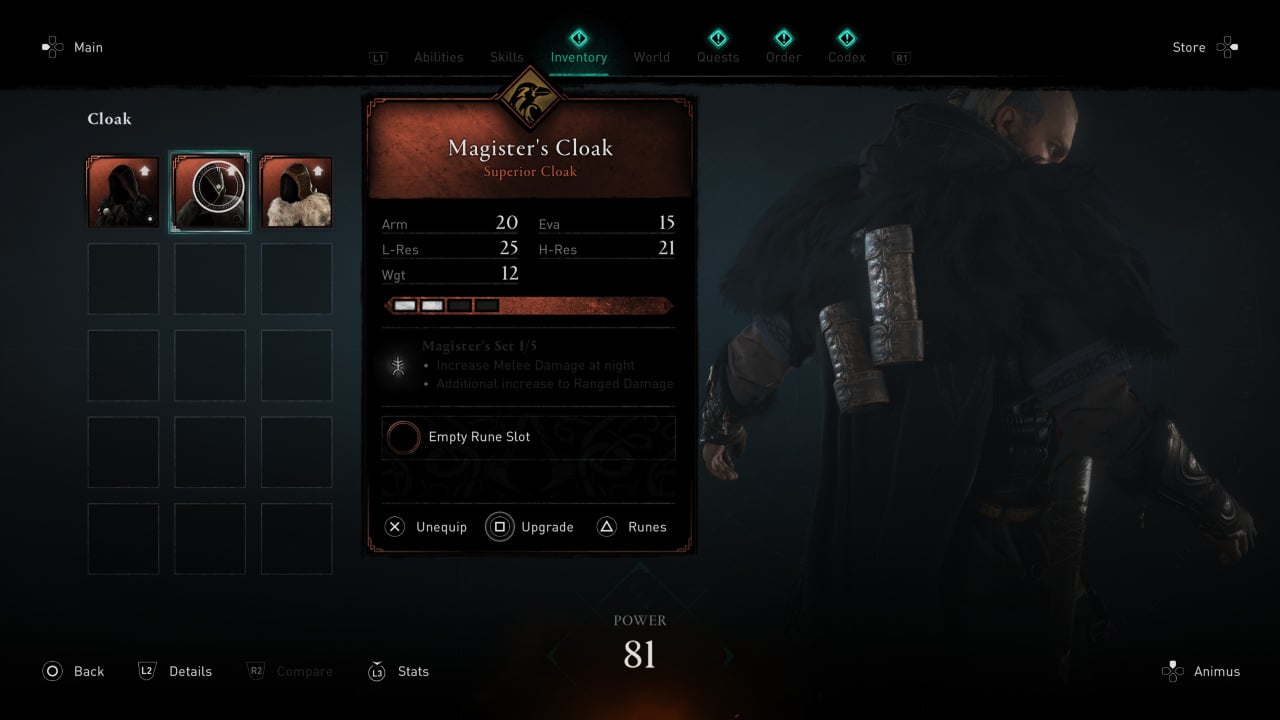Upgrade the Magister's Cloak
1280x720 pixels.
531,527
